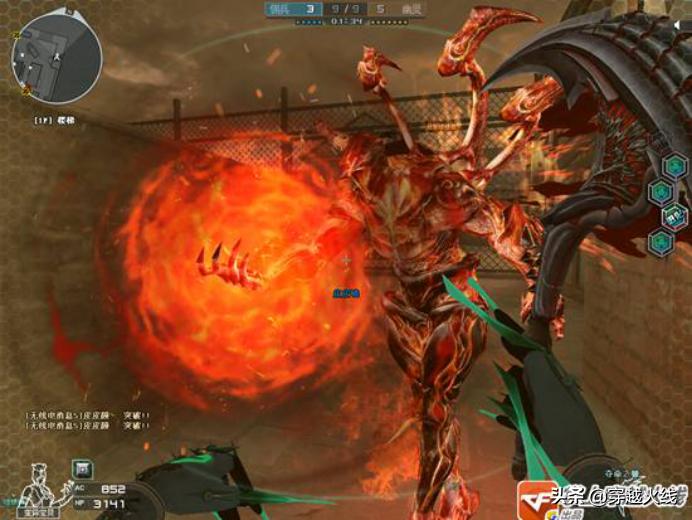The height and width of the screenshot is (520, 692).
Task: Click the circular minimap
Action: pyautogui.click(x=56, y=57)
